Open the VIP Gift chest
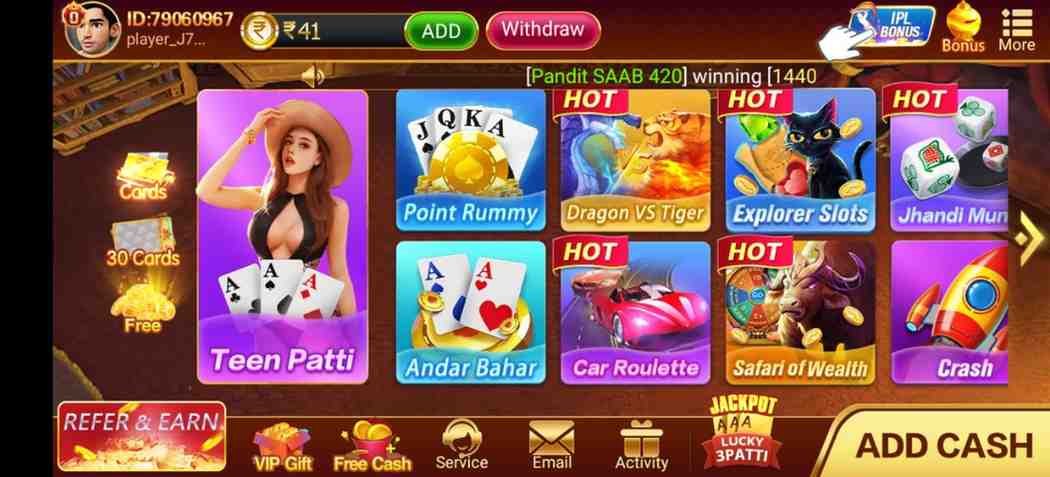This screenshot has width=1050, height=477. click(283, 445)
